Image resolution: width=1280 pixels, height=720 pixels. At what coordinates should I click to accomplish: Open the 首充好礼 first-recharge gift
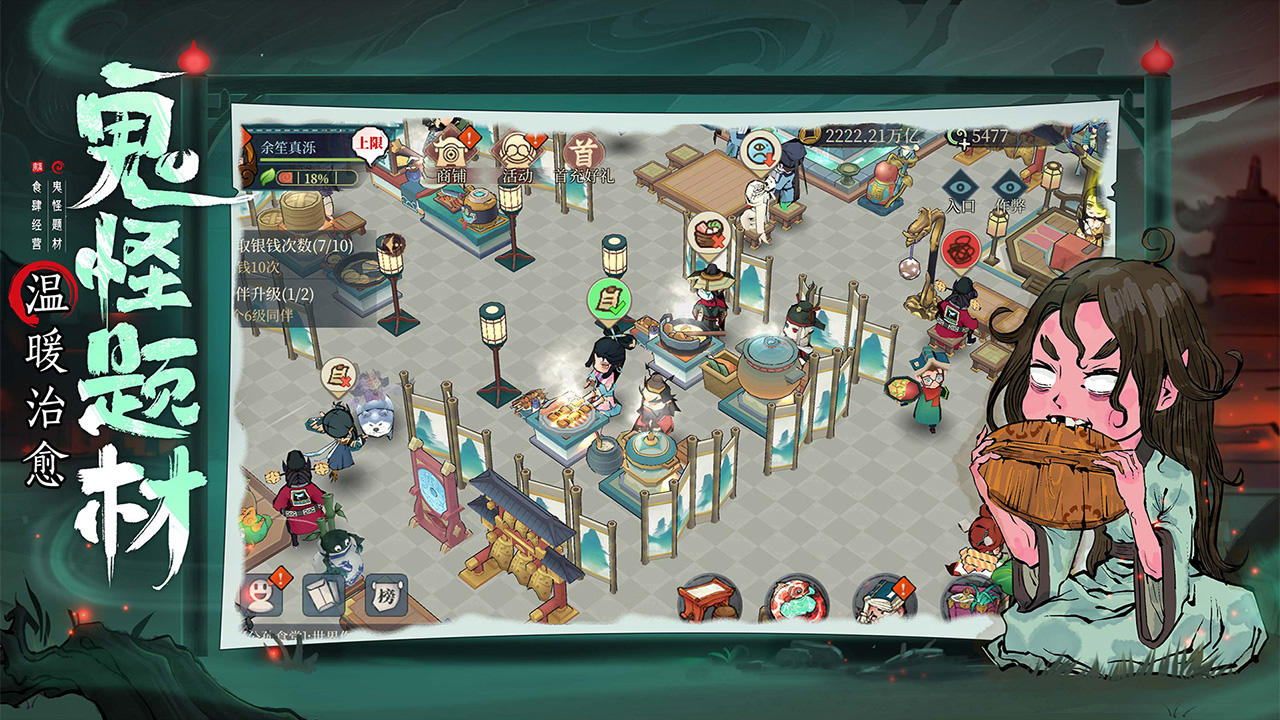[x=581, y=155]
